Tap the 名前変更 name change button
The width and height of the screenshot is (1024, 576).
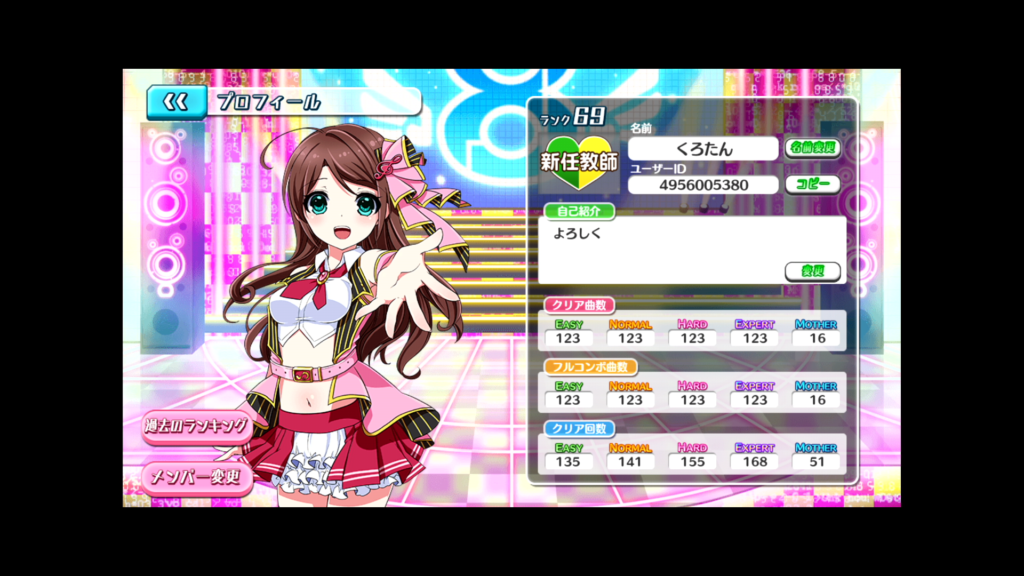click(812, 148)
